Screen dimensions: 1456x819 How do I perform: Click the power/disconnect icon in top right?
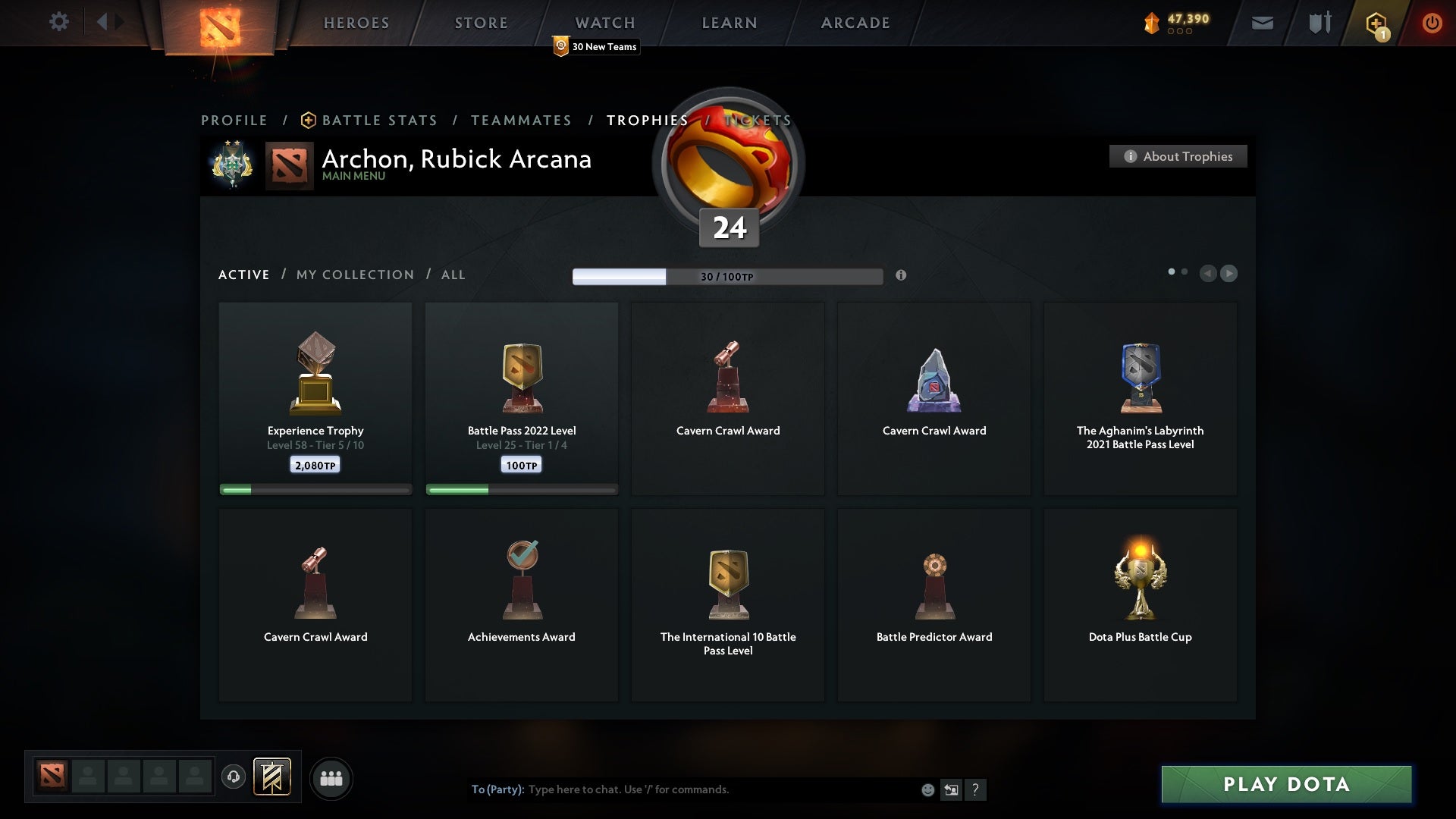coord(1432,23)
